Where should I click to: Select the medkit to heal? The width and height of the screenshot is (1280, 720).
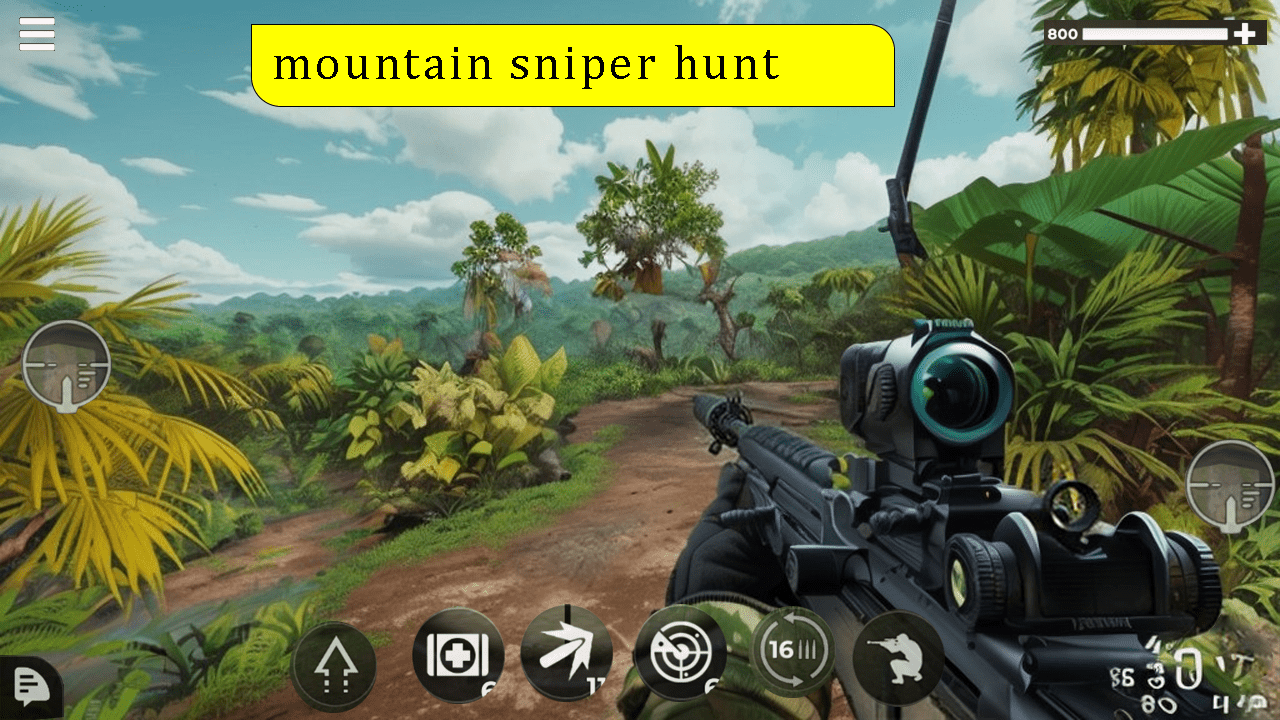[x=457, y=655]
